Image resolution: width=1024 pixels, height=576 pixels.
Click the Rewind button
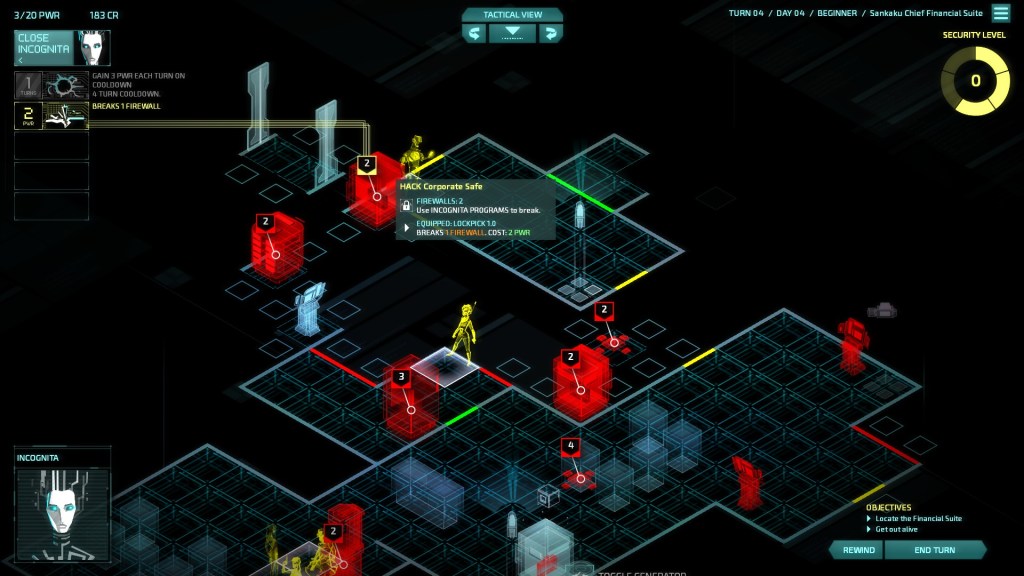(x=858, y=550)
